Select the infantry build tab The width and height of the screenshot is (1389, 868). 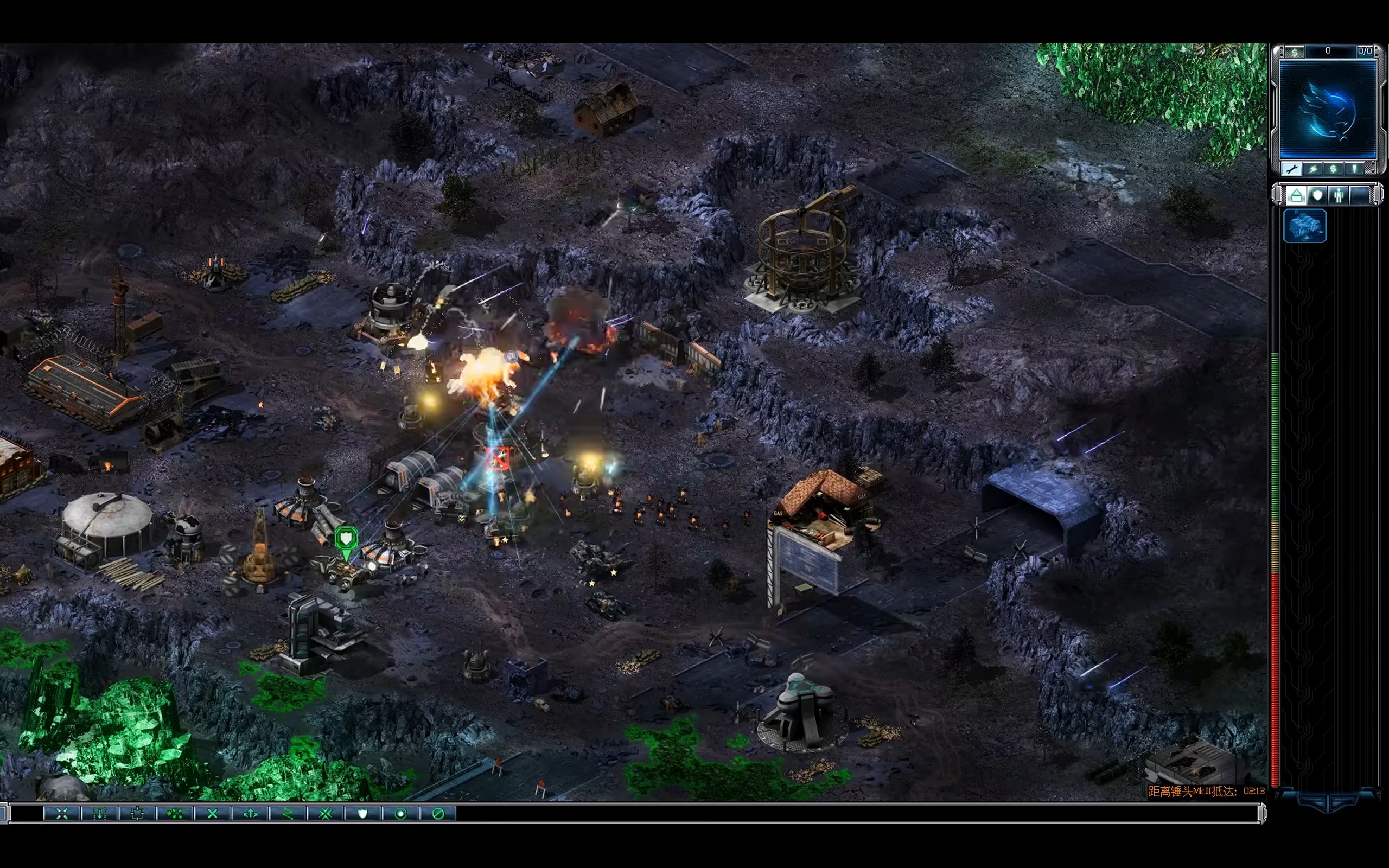coord(1339,195)
